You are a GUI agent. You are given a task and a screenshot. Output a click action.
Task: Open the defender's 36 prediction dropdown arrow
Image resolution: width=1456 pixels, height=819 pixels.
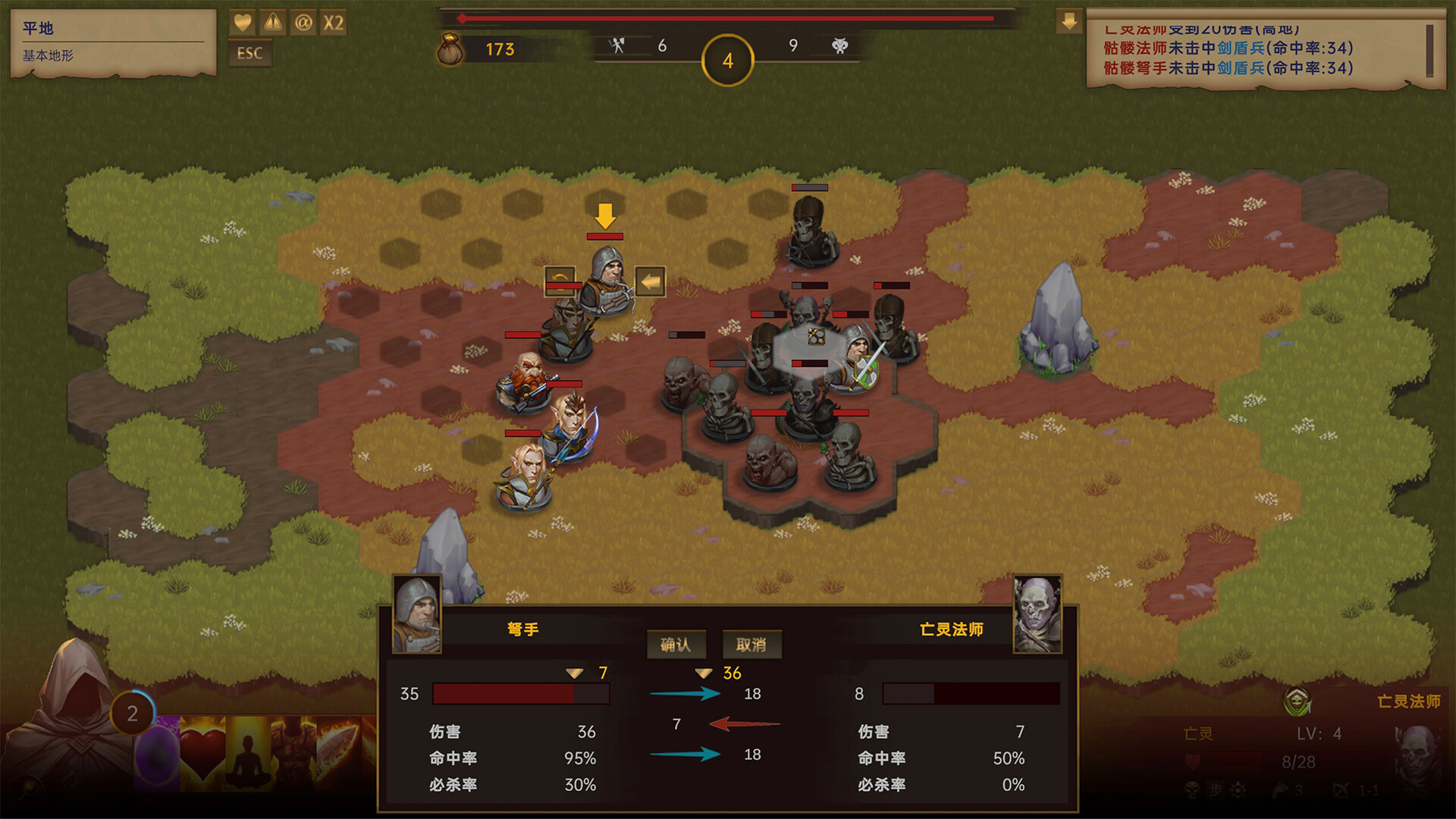[x=705, y=671]
